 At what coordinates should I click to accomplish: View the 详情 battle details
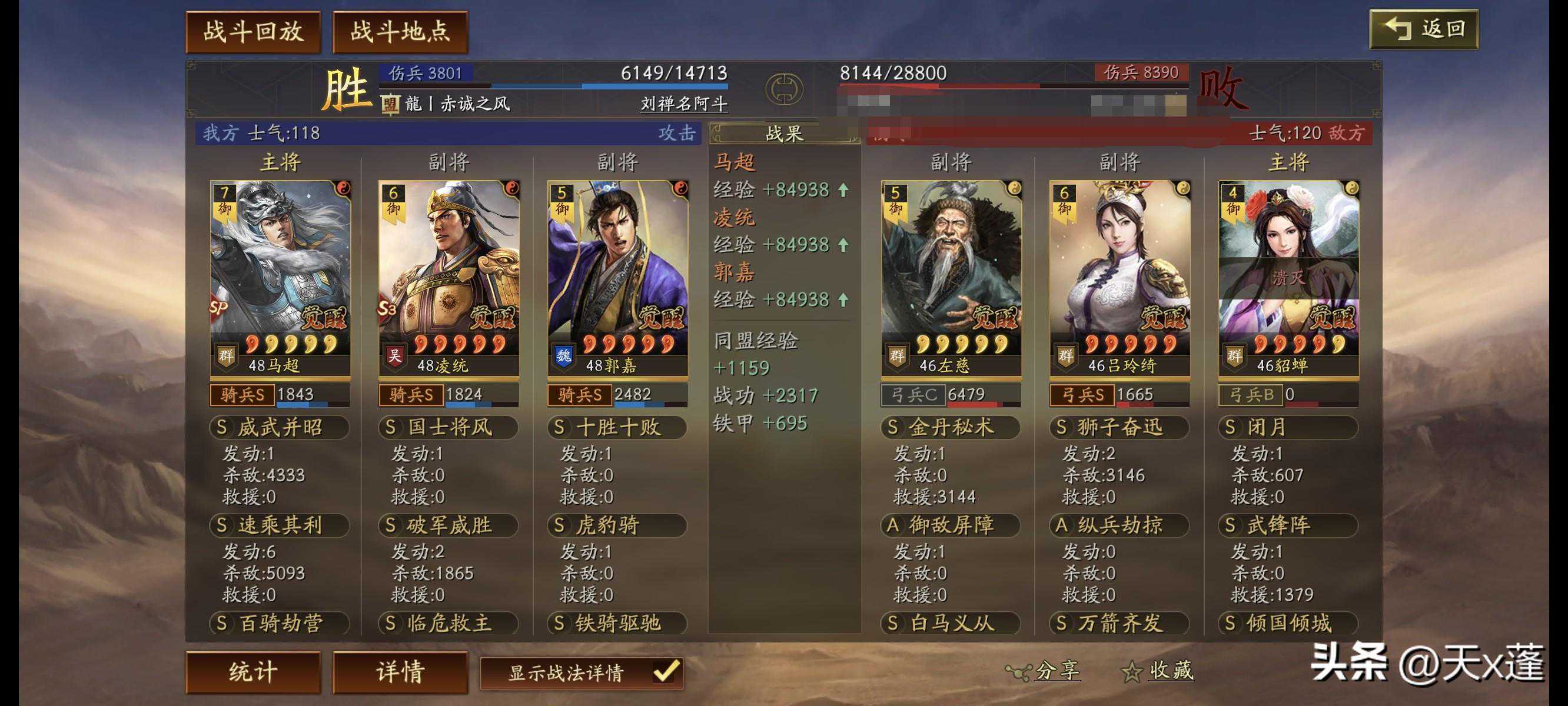400,672
